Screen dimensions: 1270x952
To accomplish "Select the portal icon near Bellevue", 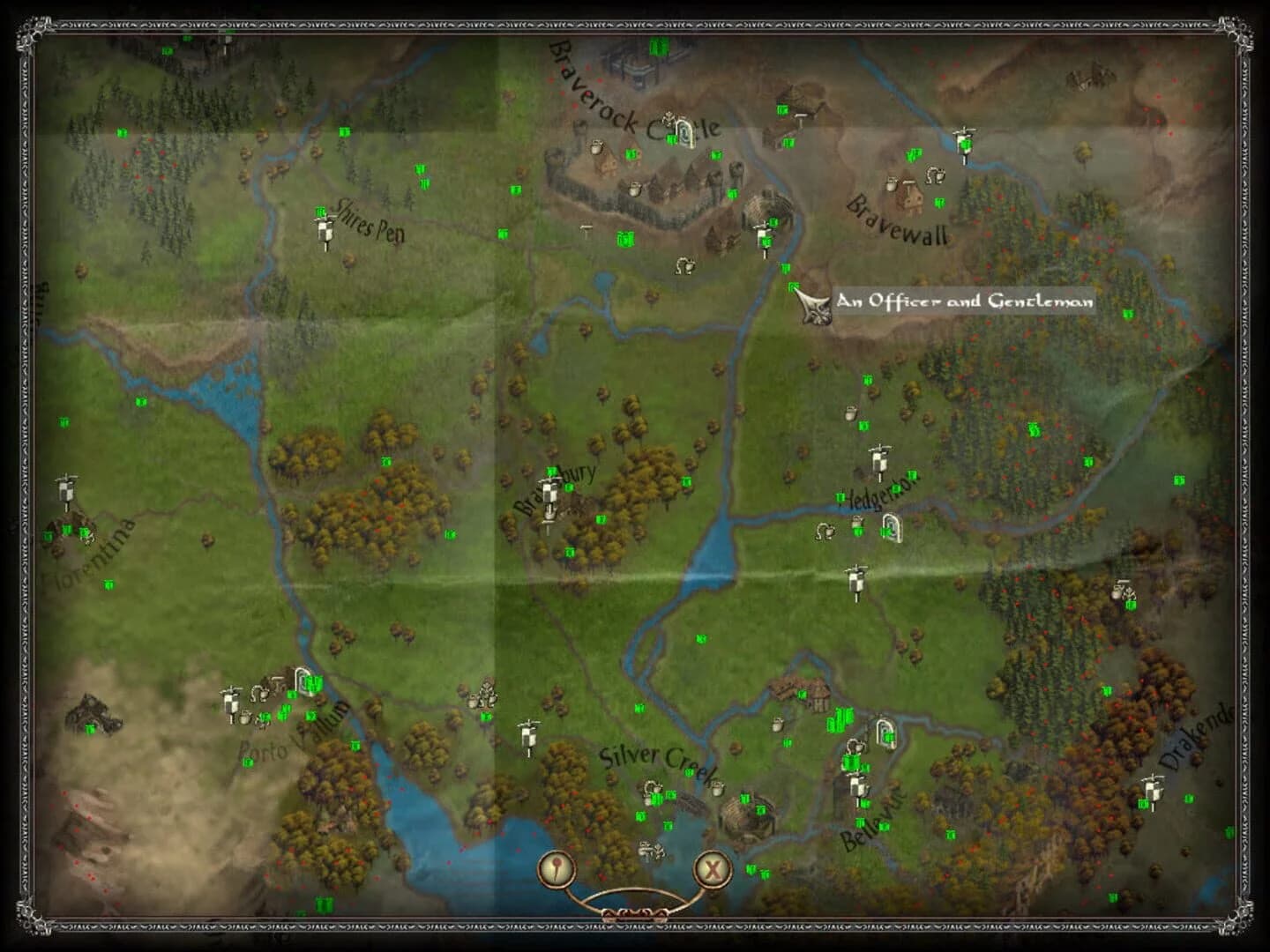I will click(x=888, y=733).
